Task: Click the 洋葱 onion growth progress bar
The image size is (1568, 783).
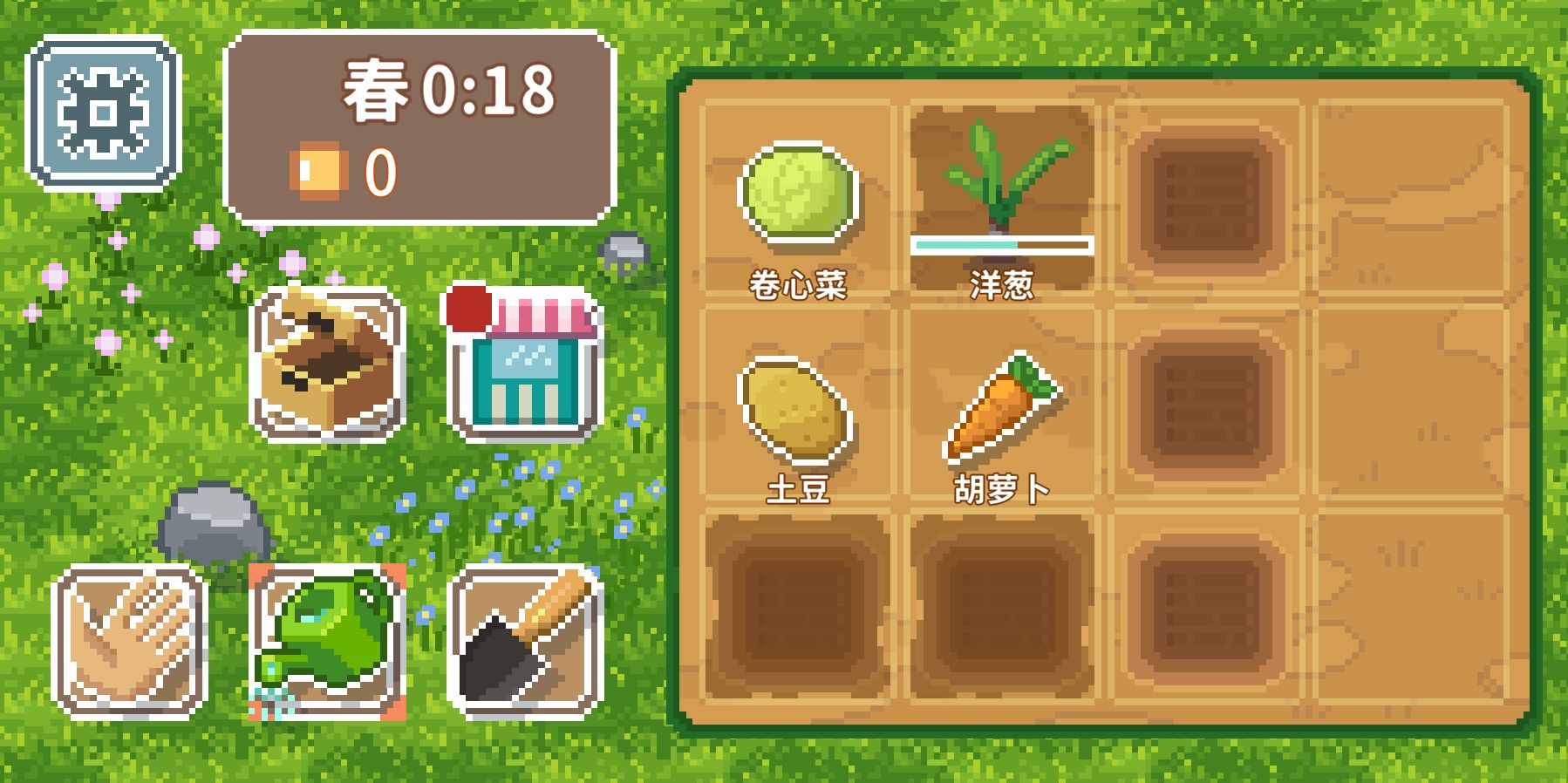Action: [1001, 246]
